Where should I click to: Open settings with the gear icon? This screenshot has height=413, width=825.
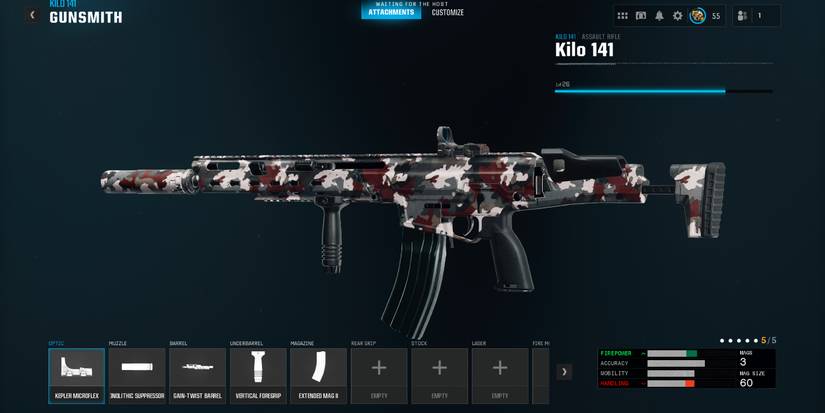pos(677,16)
